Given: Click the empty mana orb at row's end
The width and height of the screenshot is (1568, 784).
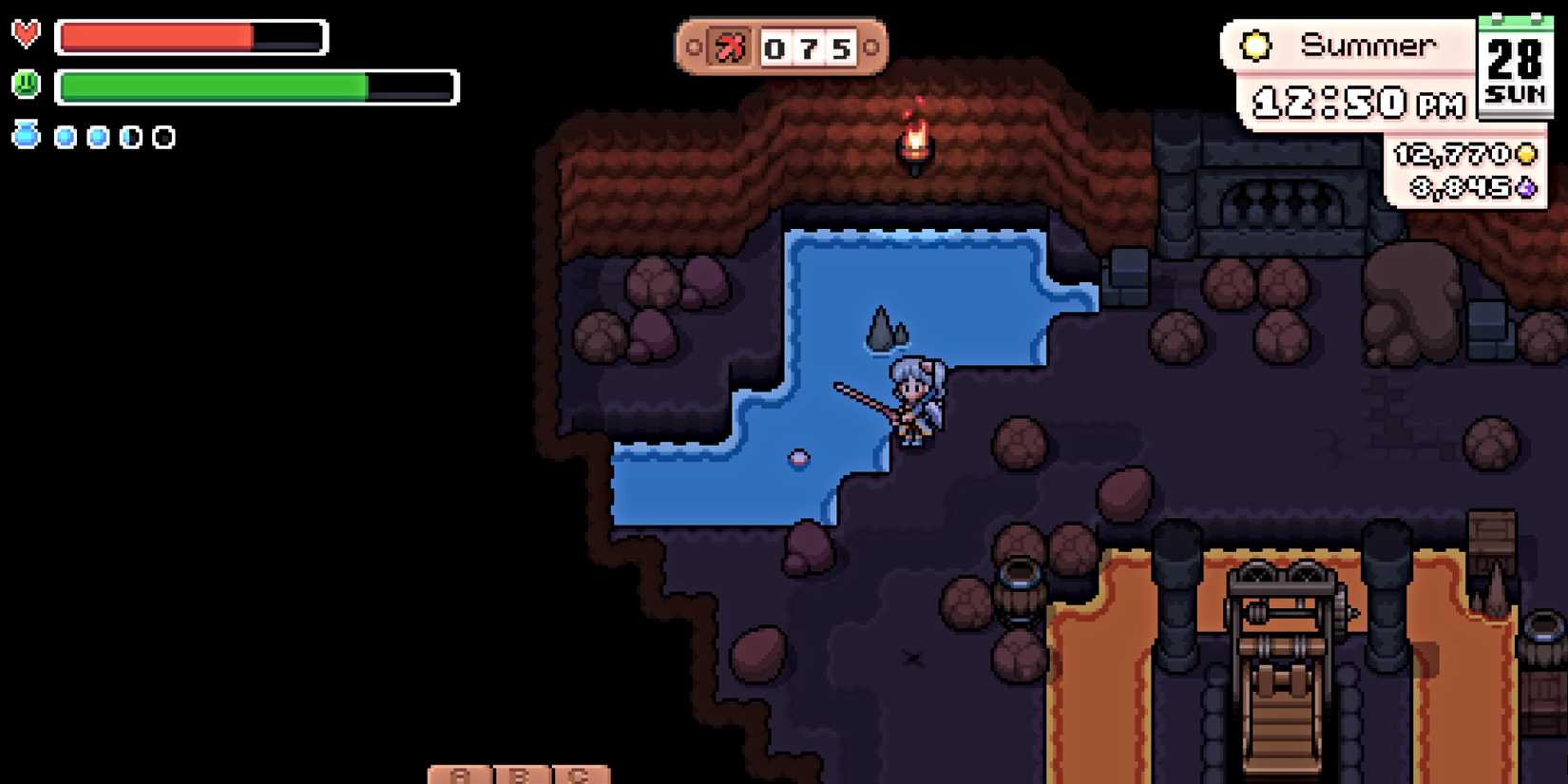Looking at the screenshot, I should pyautogui.click(x=162, y=135).
